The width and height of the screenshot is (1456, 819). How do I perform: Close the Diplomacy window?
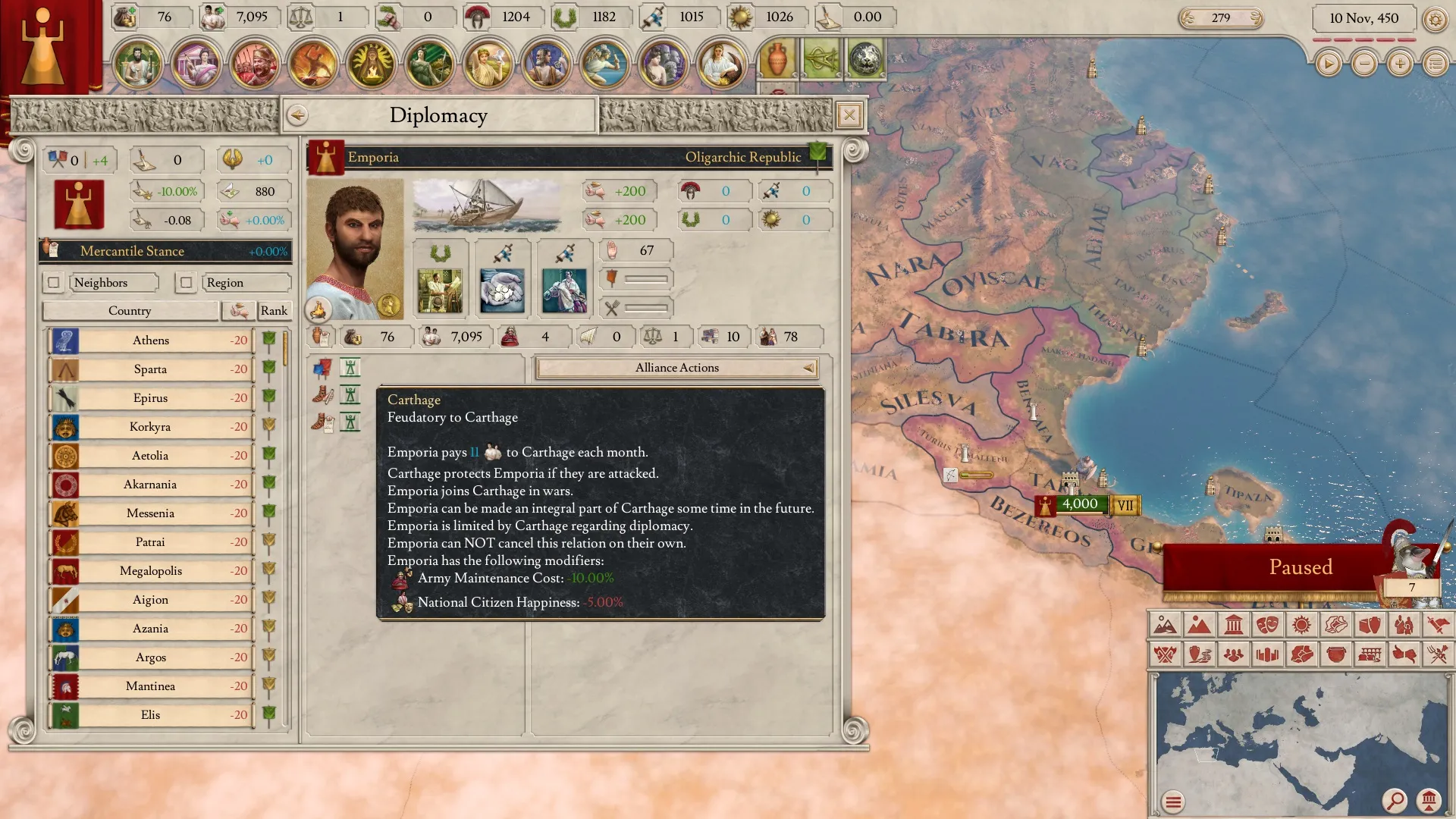[x=849, y=115]
